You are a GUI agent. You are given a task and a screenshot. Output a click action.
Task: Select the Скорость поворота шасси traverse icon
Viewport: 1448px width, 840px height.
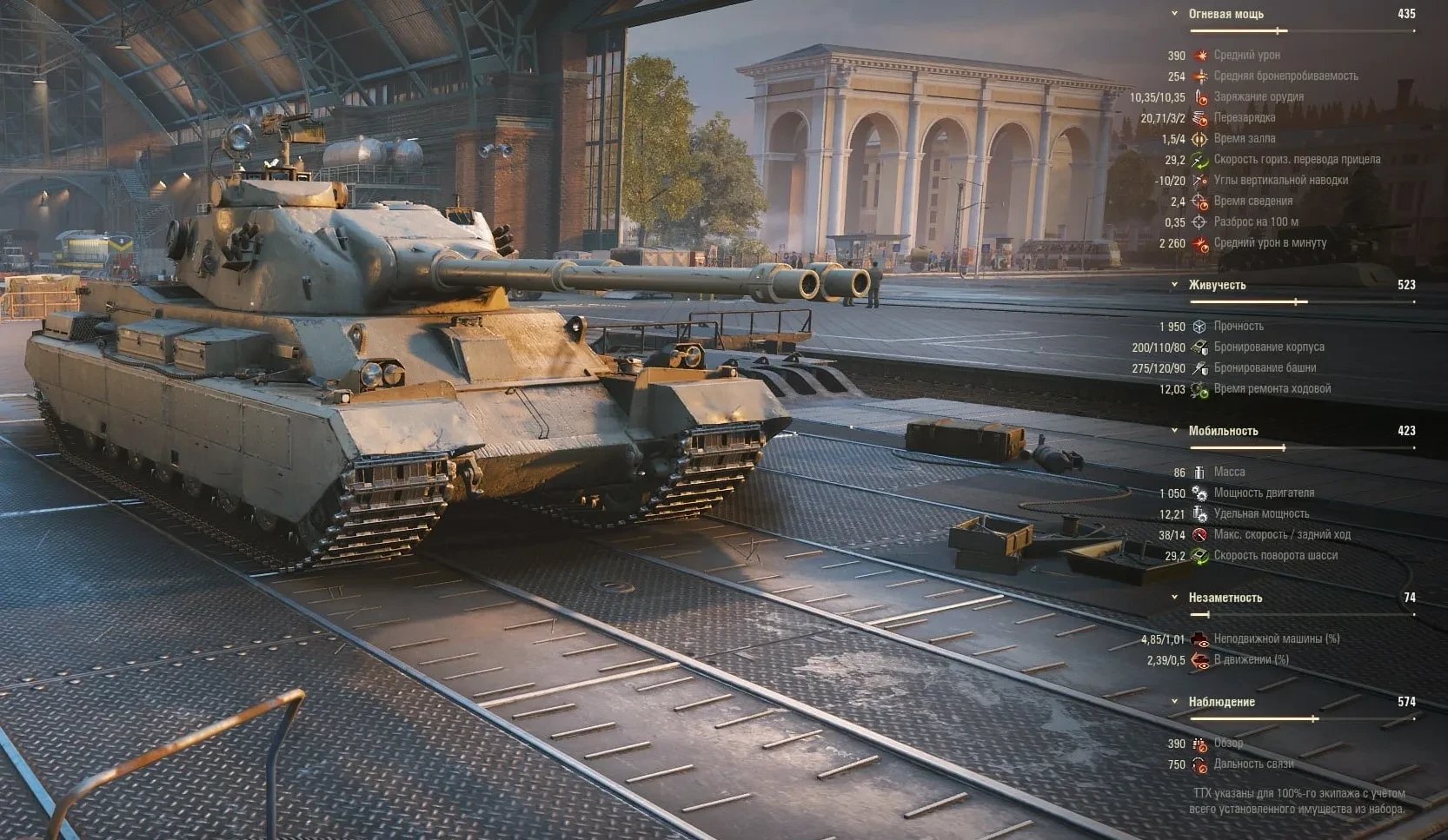1202,554
